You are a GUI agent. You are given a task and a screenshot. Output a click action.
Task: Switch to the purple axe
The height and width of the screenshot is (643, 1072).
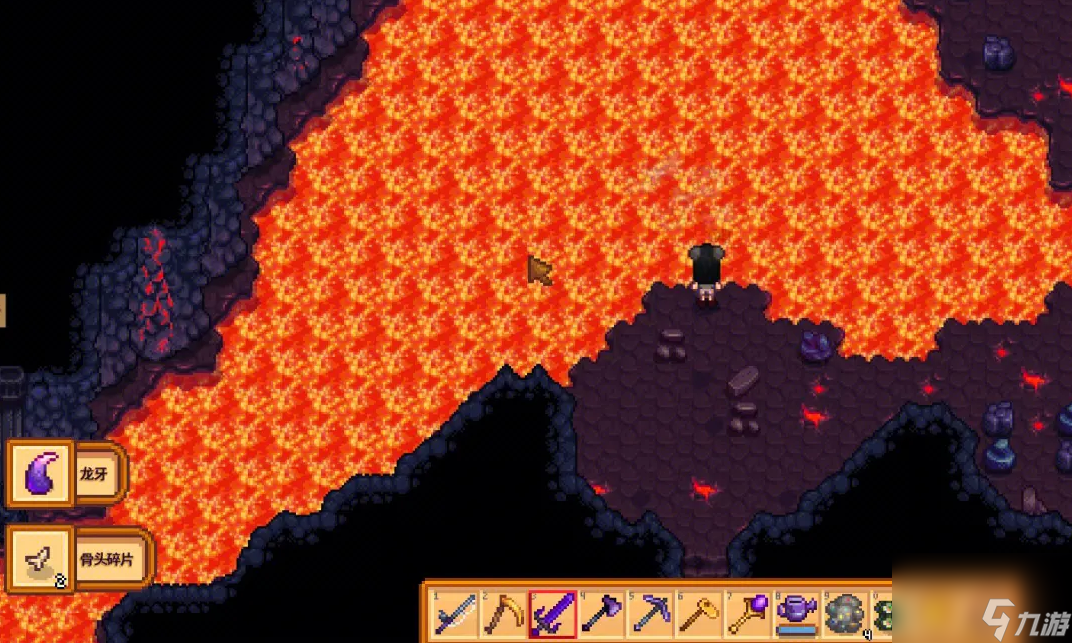601,613
